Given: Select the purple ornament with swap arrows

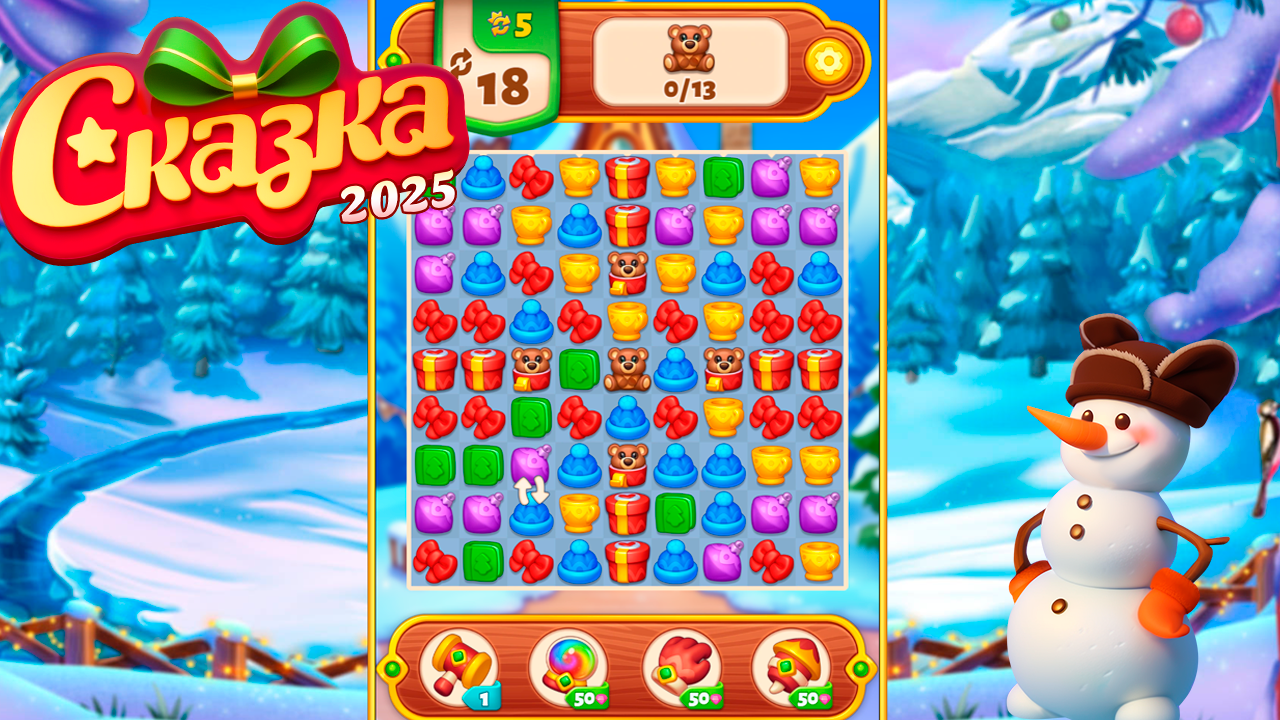Looking at the screenshot, I should (x=529, y=466).
